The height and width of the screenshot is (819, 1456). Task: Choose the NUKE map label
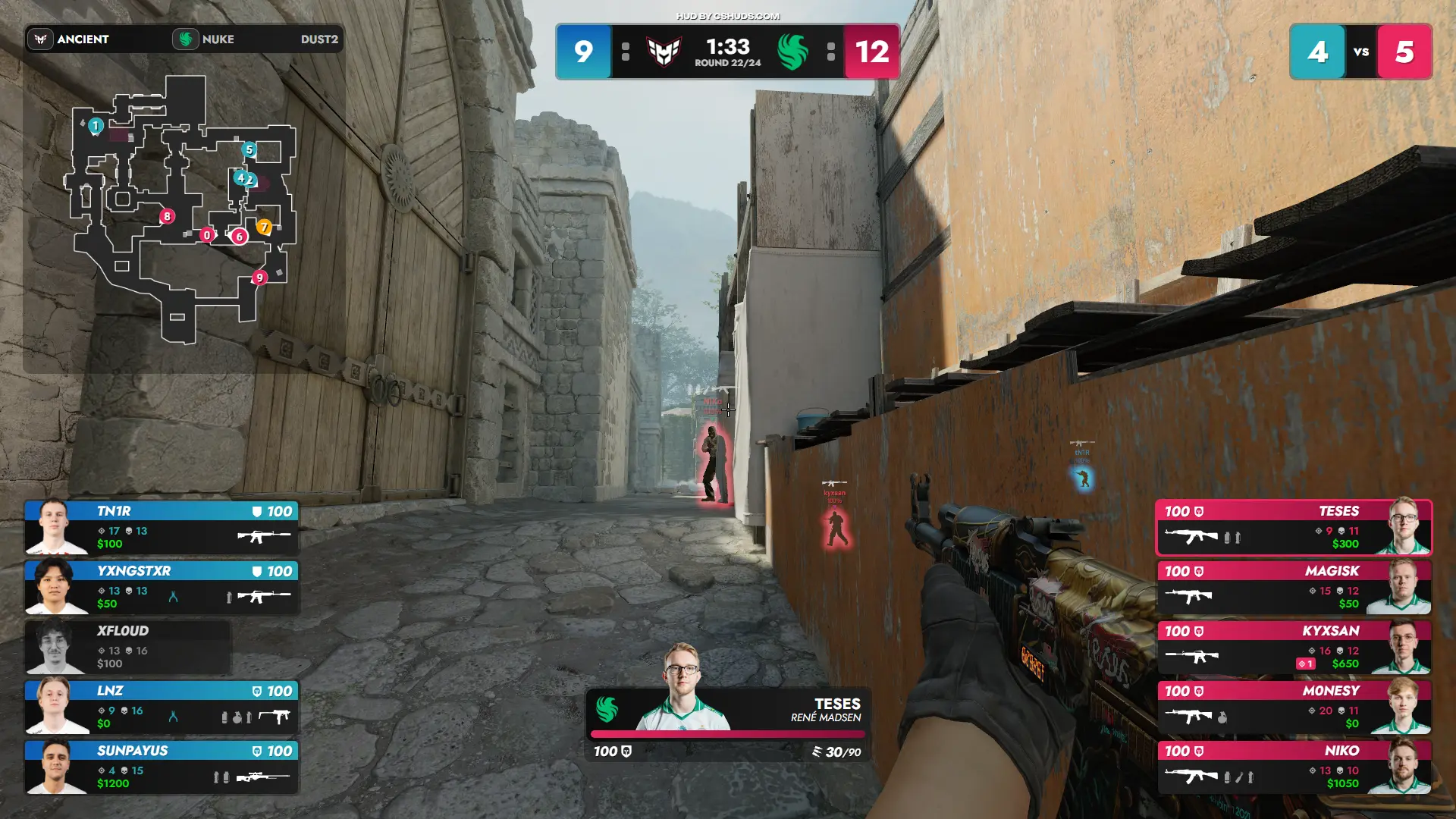click(x=217, y=39)
